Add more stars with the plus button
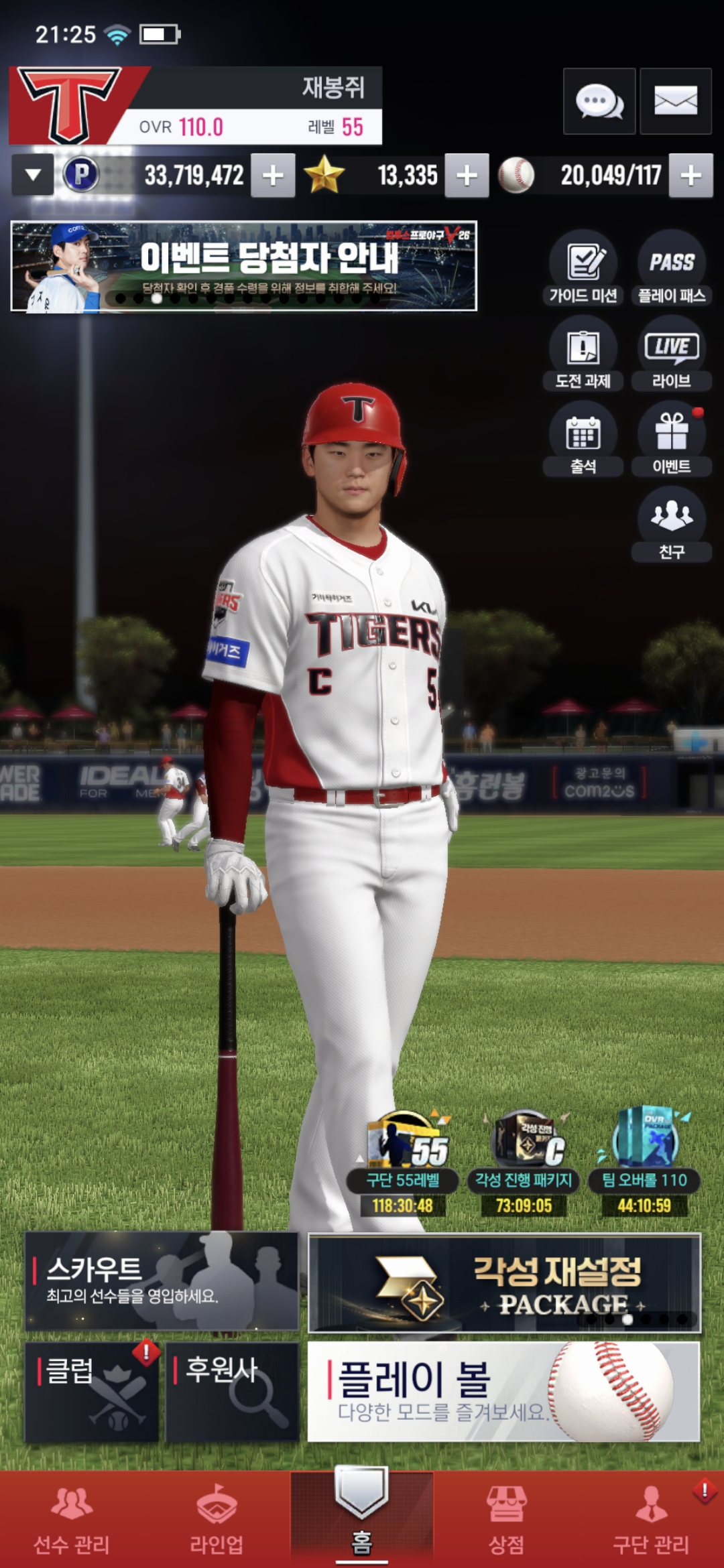Screen dimensions: 724x1568 coord(467,176)
